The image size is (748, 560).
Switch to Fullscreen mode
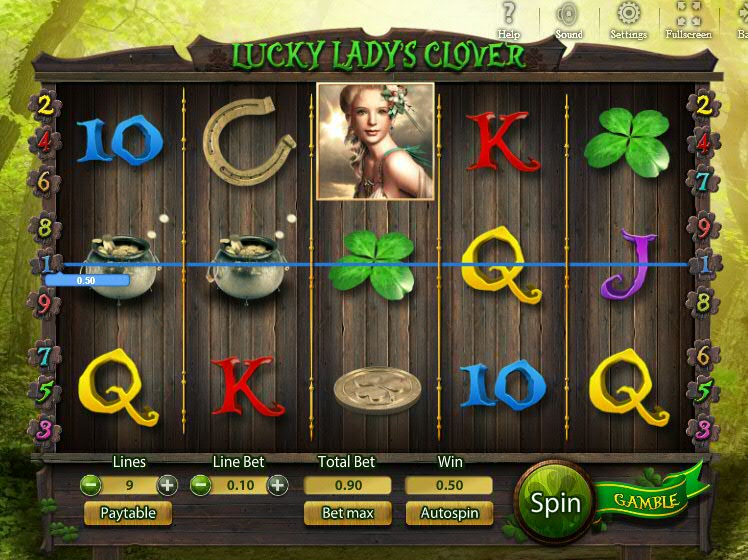point(688,17)
